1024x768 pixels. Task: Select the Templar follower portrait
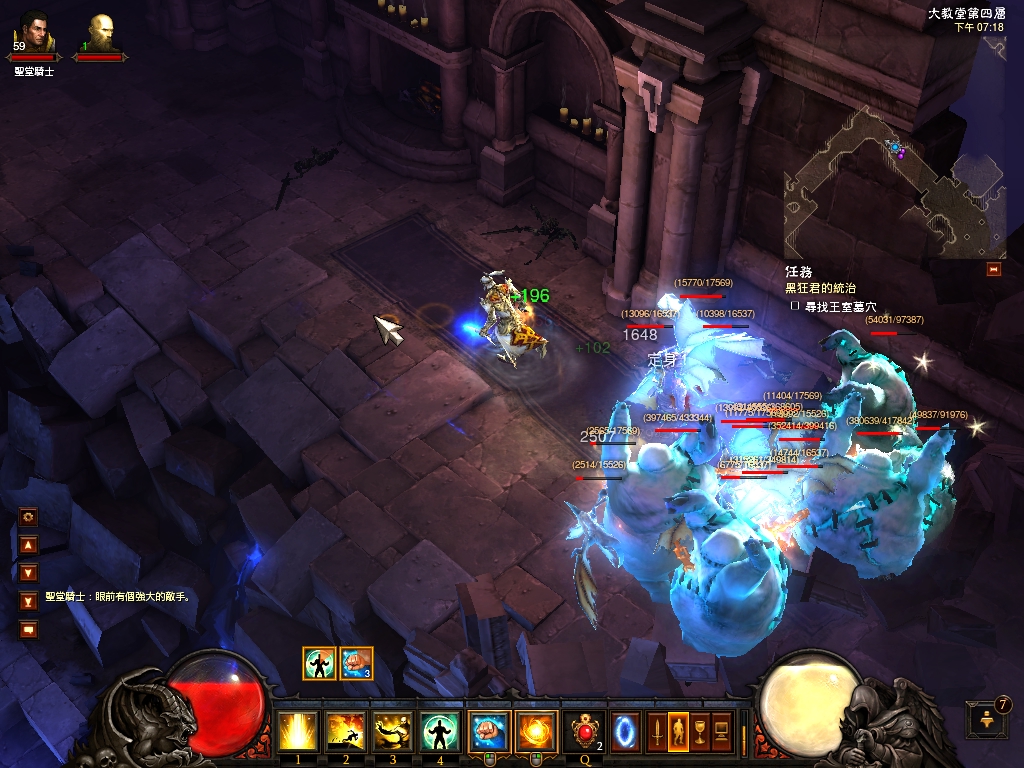pos(100,32)
